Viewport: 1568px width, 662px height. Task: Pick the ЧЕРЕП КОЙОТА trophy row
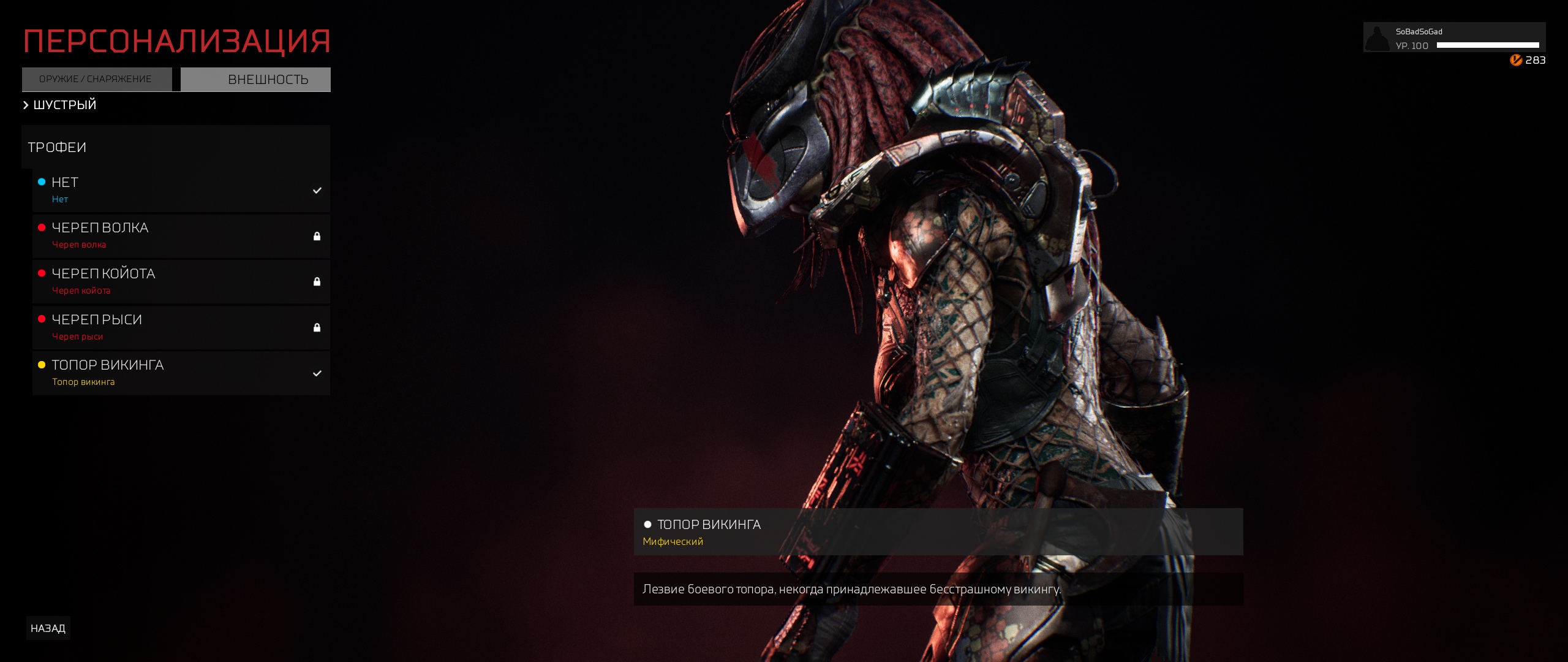click(181, 281)
